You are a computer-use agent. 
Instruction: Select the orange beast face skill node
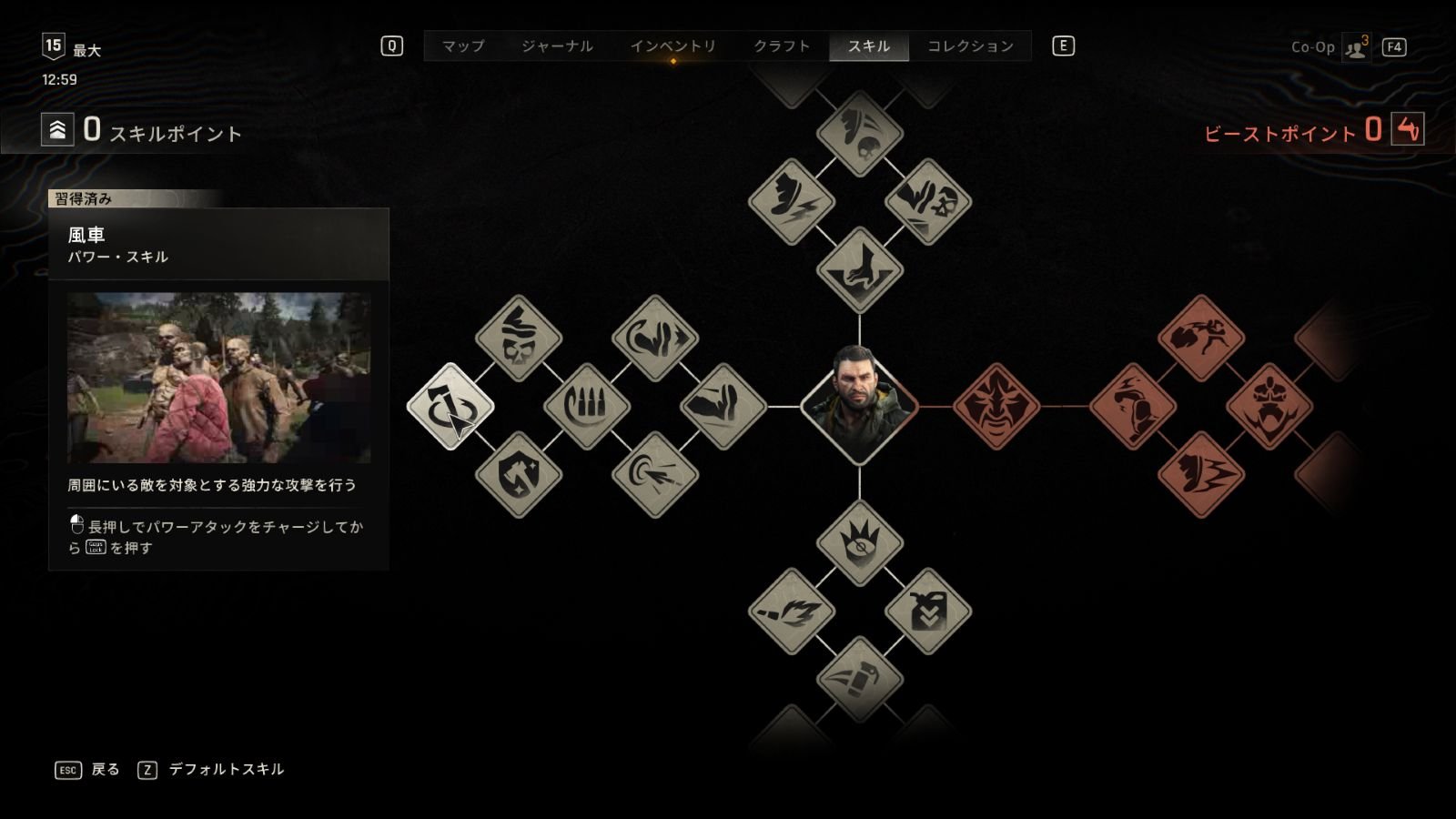996,407
